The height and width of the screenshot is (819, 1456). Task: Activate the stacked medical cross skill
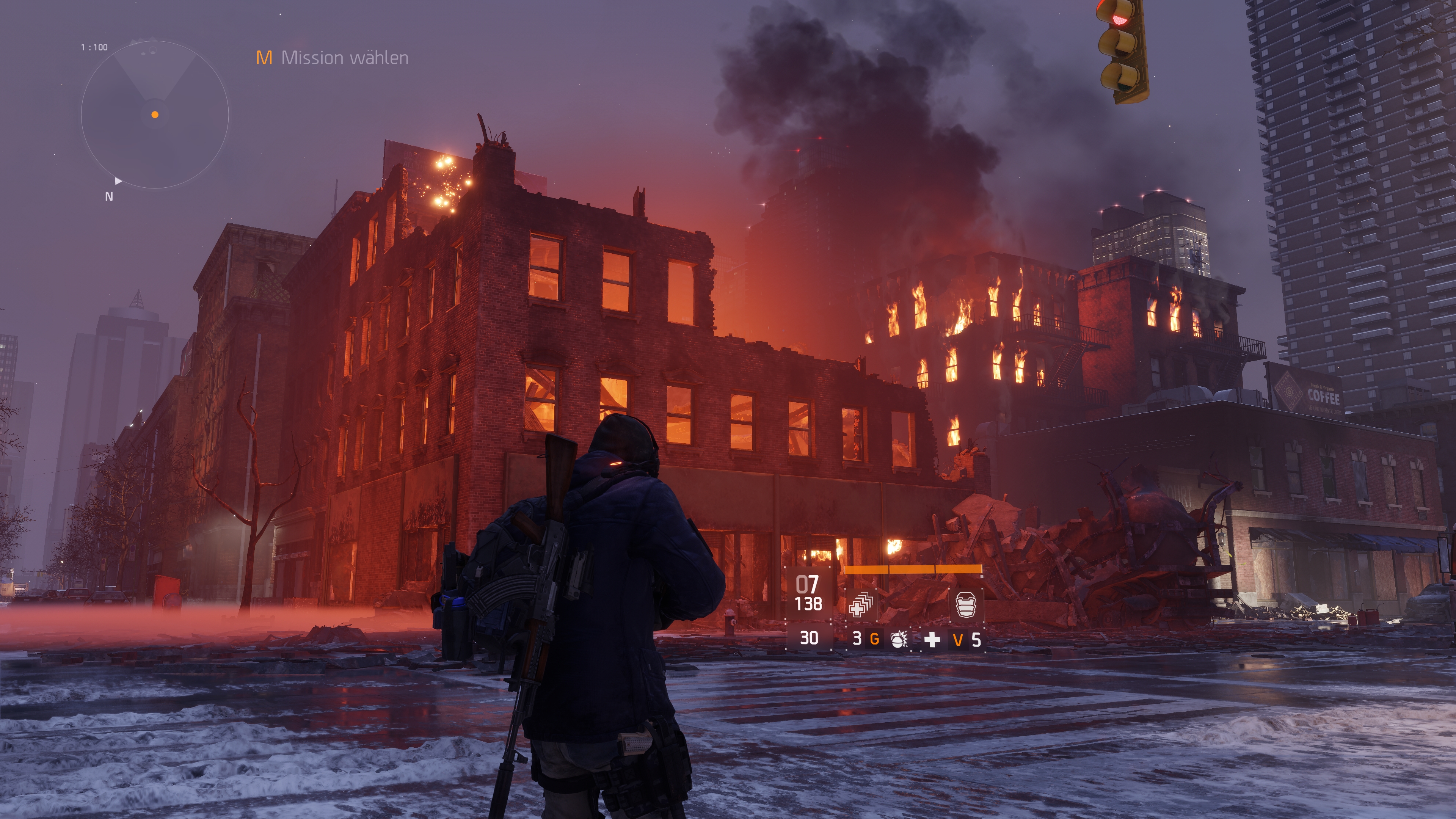click(861, 604)
